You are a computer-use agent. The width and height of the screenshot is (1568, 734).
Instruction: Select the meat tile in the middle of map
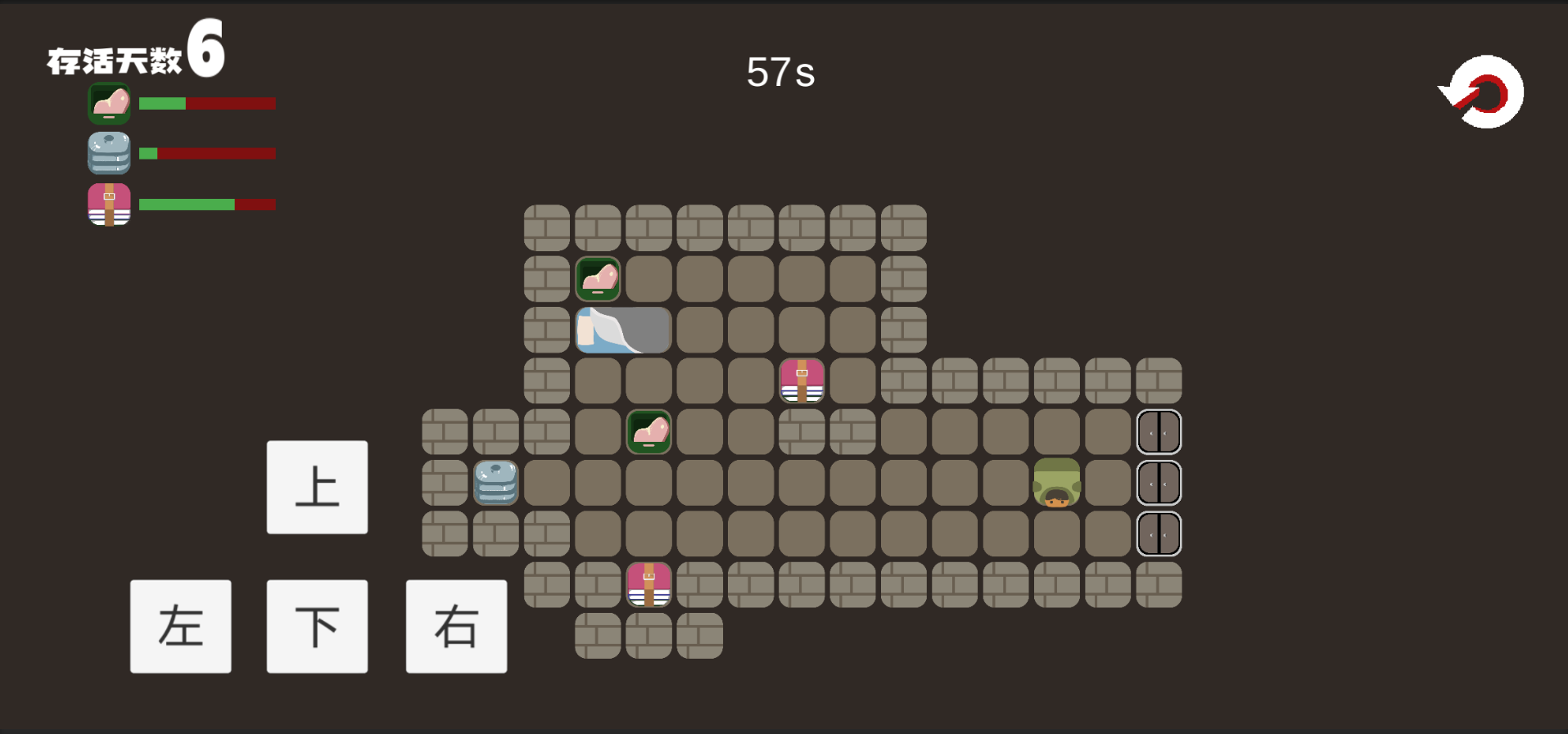649,432
